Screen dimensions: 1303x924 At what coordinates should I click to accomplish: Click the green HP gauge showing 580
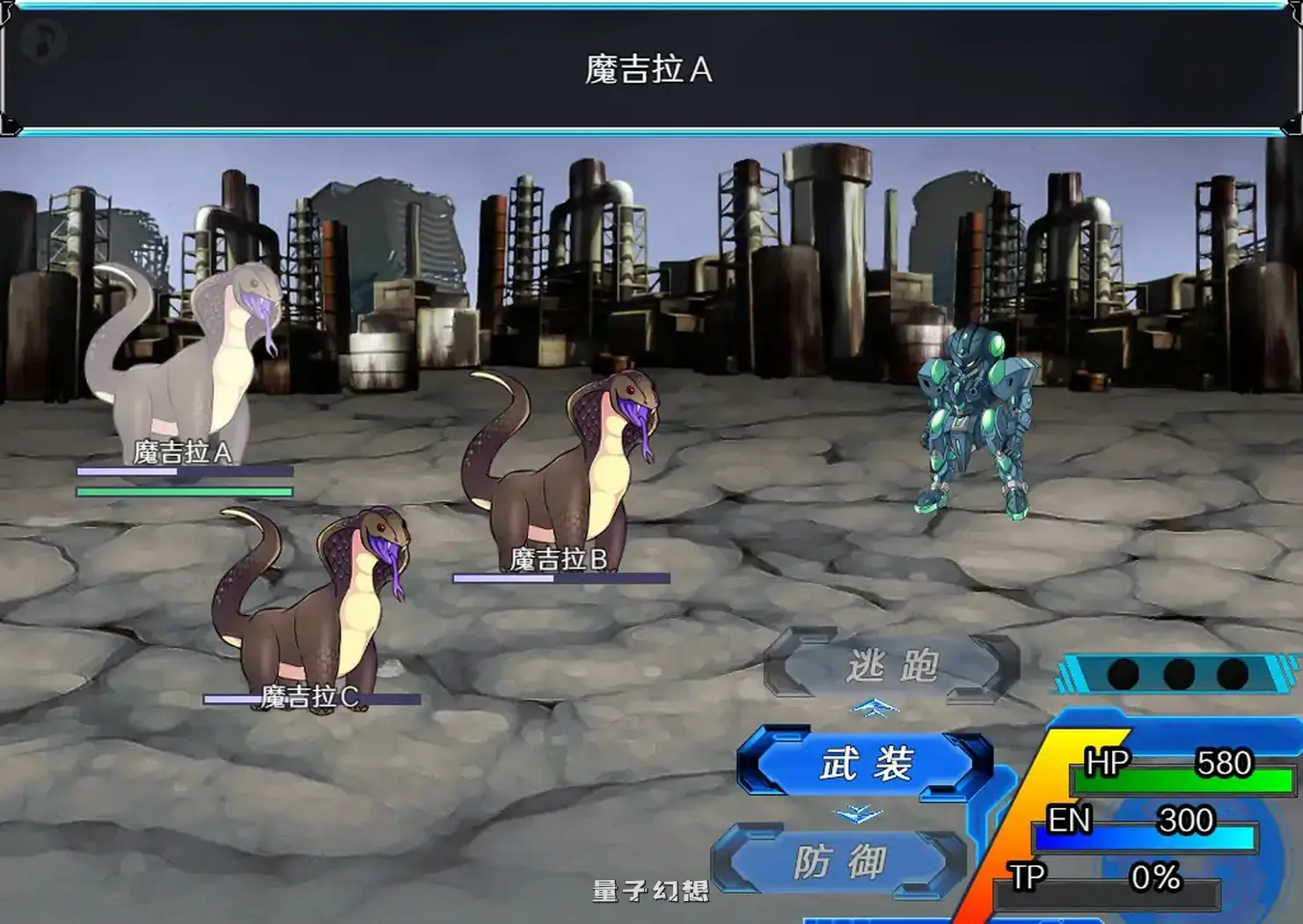click(x=1170, y=781)
